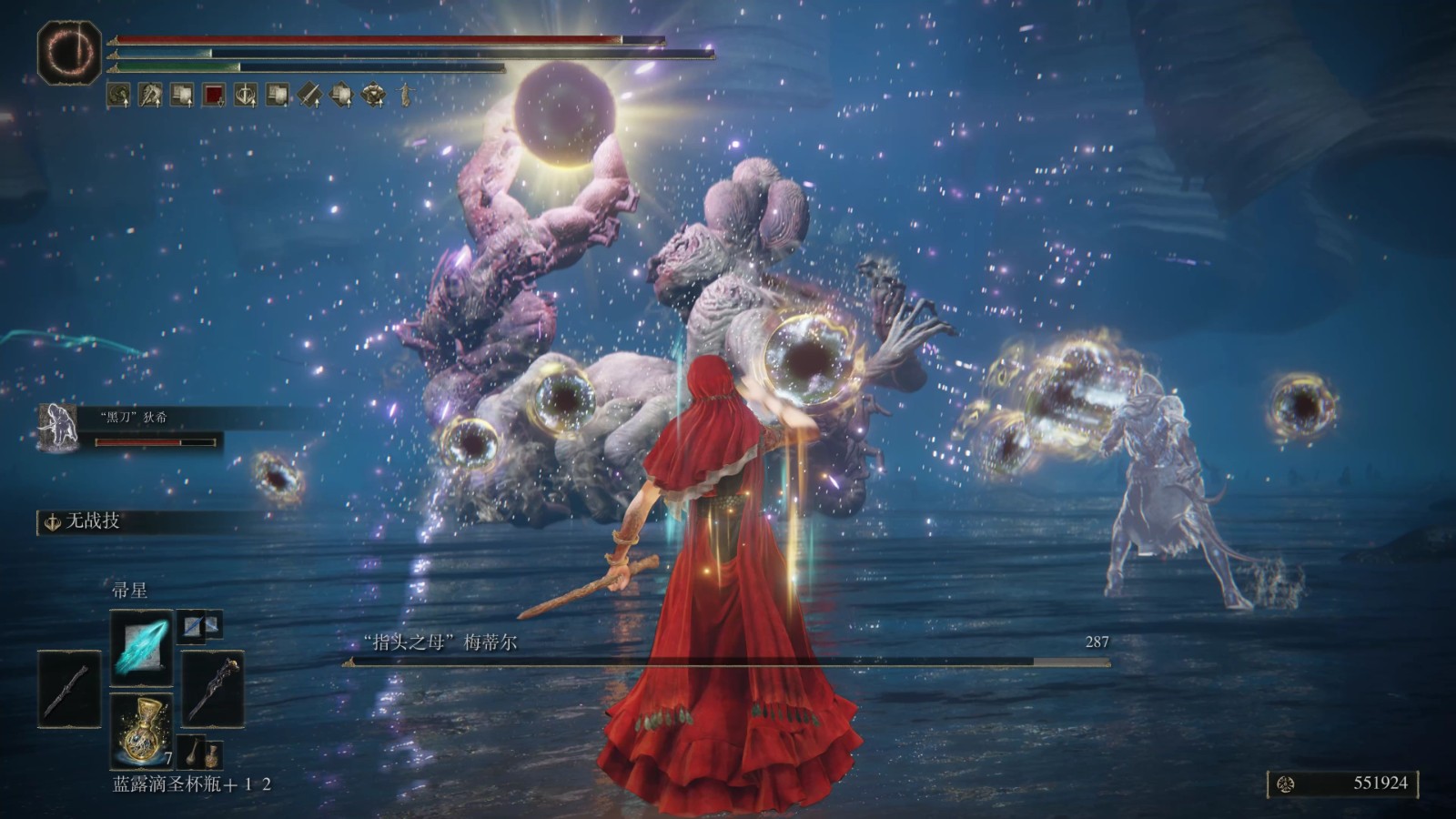Click the dark red square debuff icon
Screen dimensions: 1456x819
click(214, 94)
